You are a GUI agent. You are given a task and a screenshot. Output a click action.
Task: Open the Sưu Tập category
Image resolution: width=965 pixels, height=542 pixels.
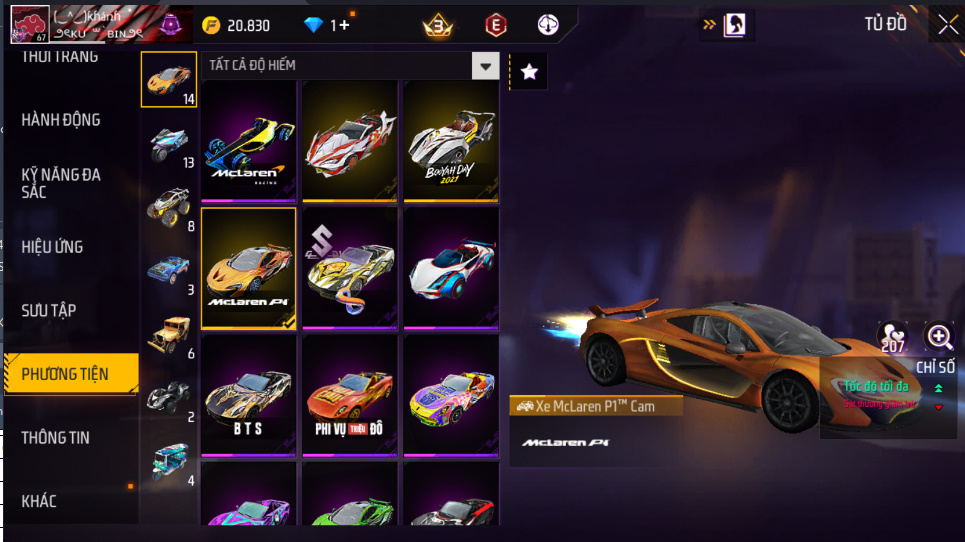click(x=49, y=311)
